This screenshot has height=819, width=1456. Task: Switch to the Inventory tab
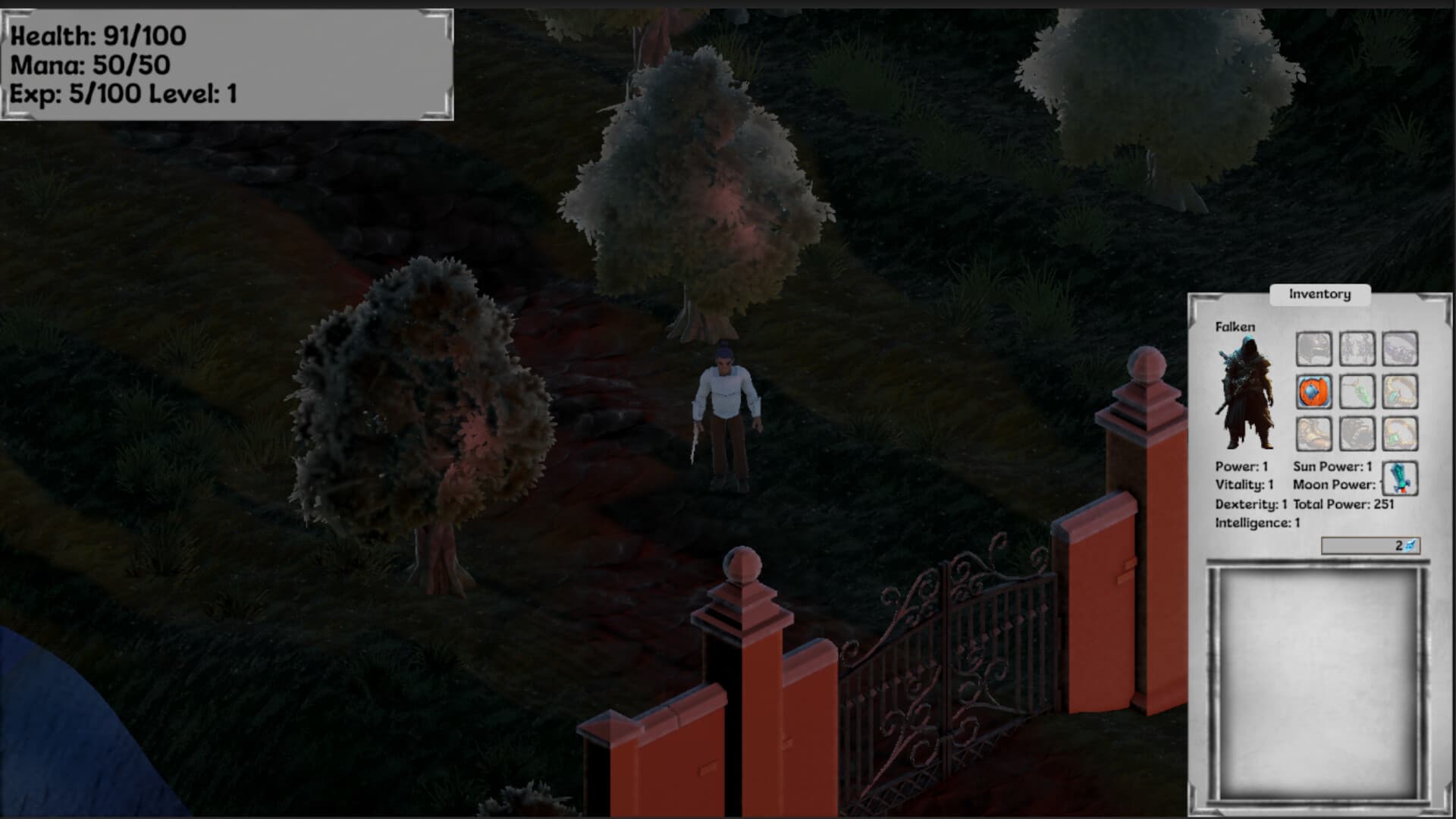coord(1319,294)
